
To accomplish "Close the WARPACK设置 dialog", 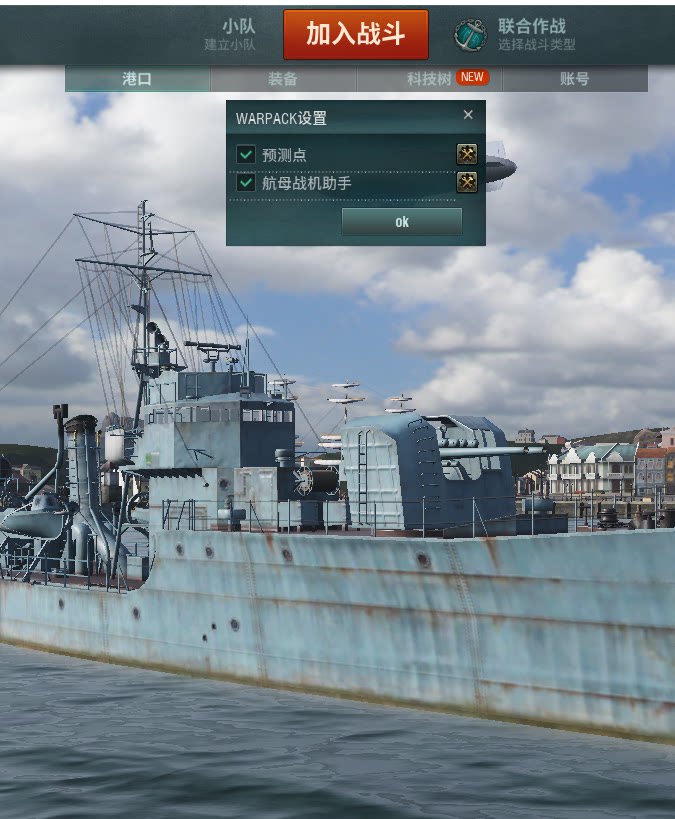I will click(x=468, y=115).
